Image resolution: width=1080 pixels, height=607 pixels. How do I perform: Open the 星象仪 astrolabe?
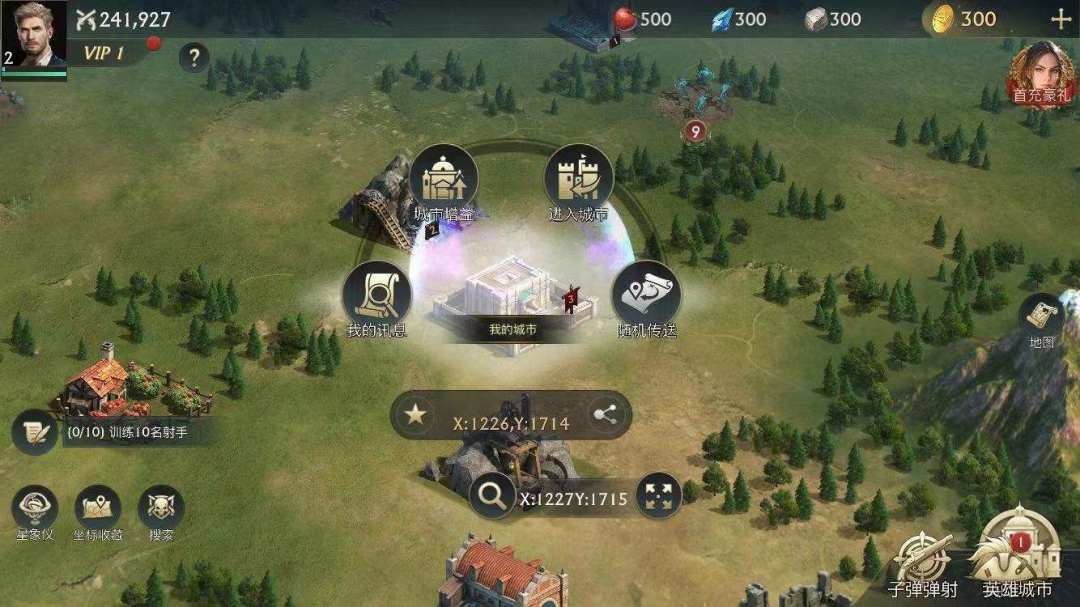coord(35,511)
